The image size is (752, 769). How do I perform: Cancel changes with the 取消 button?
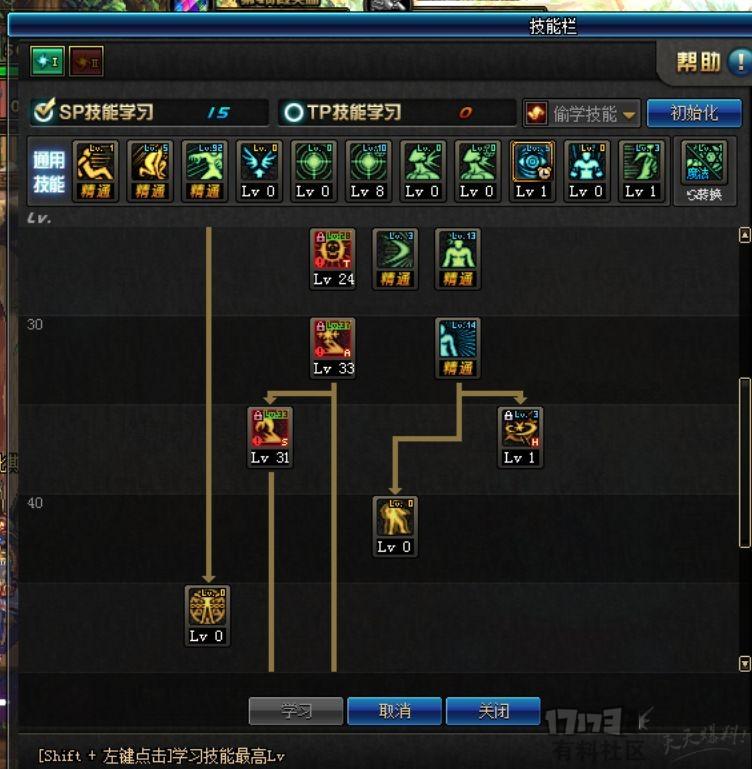click(394, 711)
